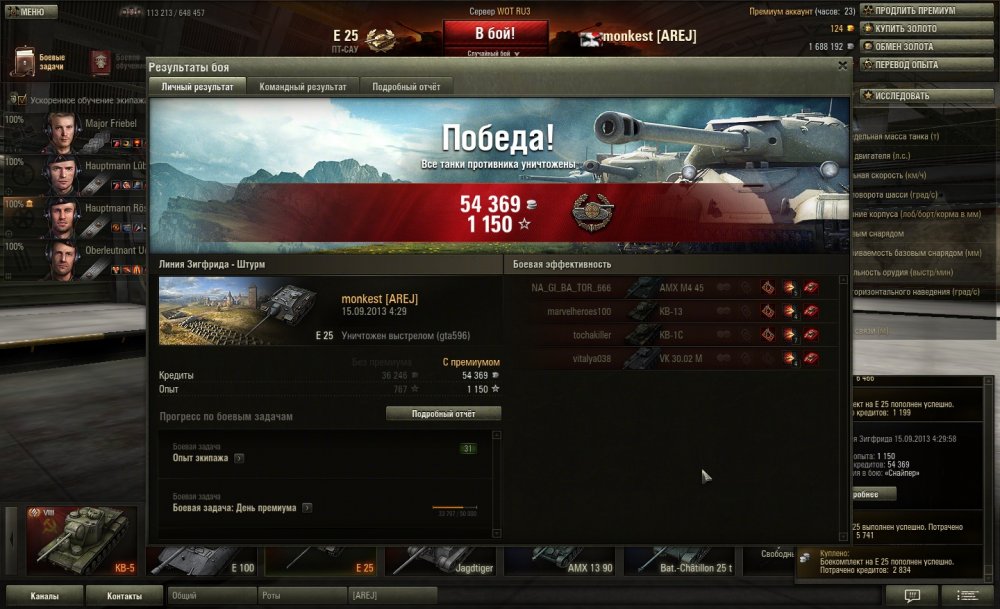
Task: Open the main Меню button
Action: click(28, 11)
